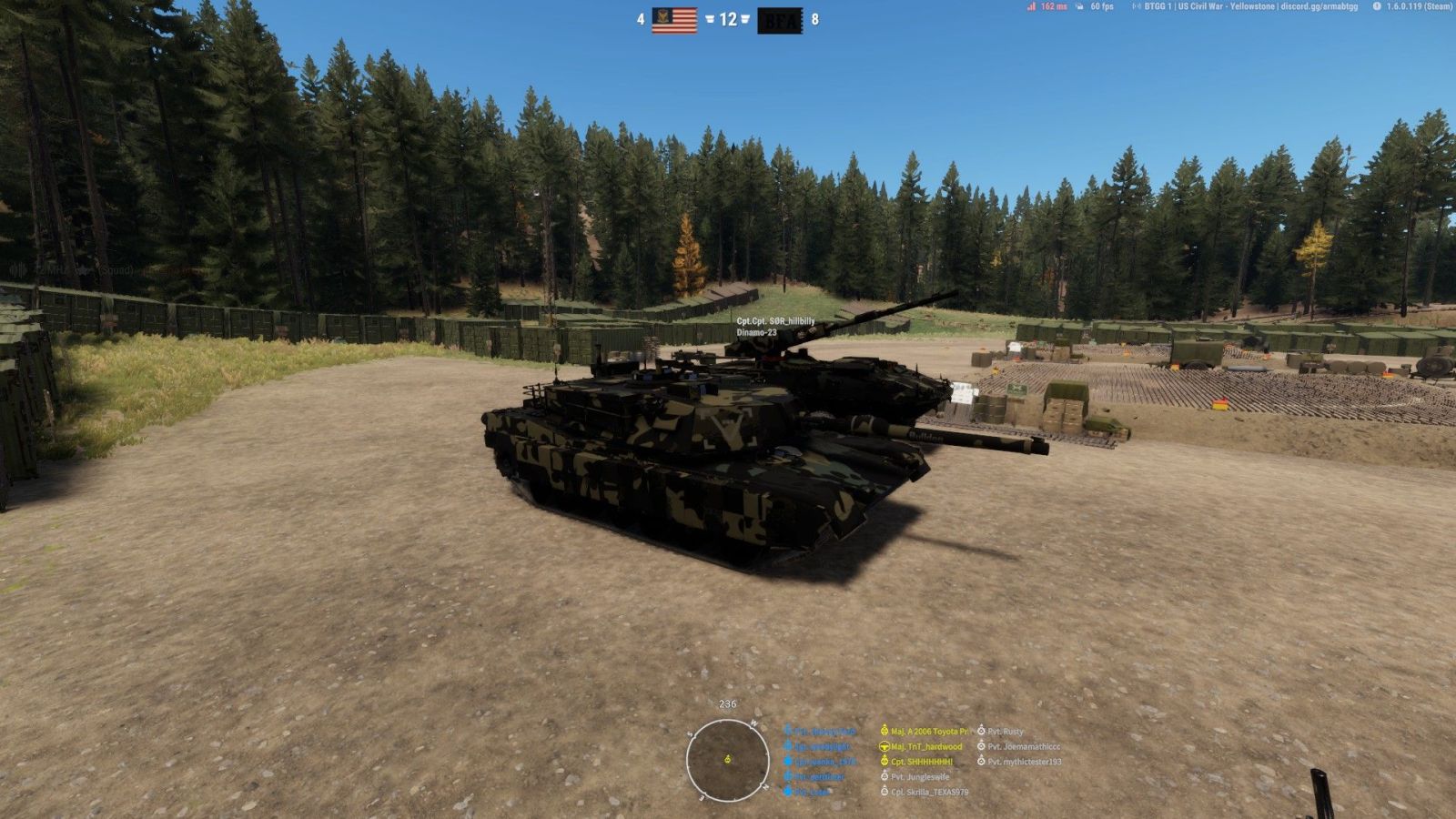Click the circular compass minimap

click(727, 760)
